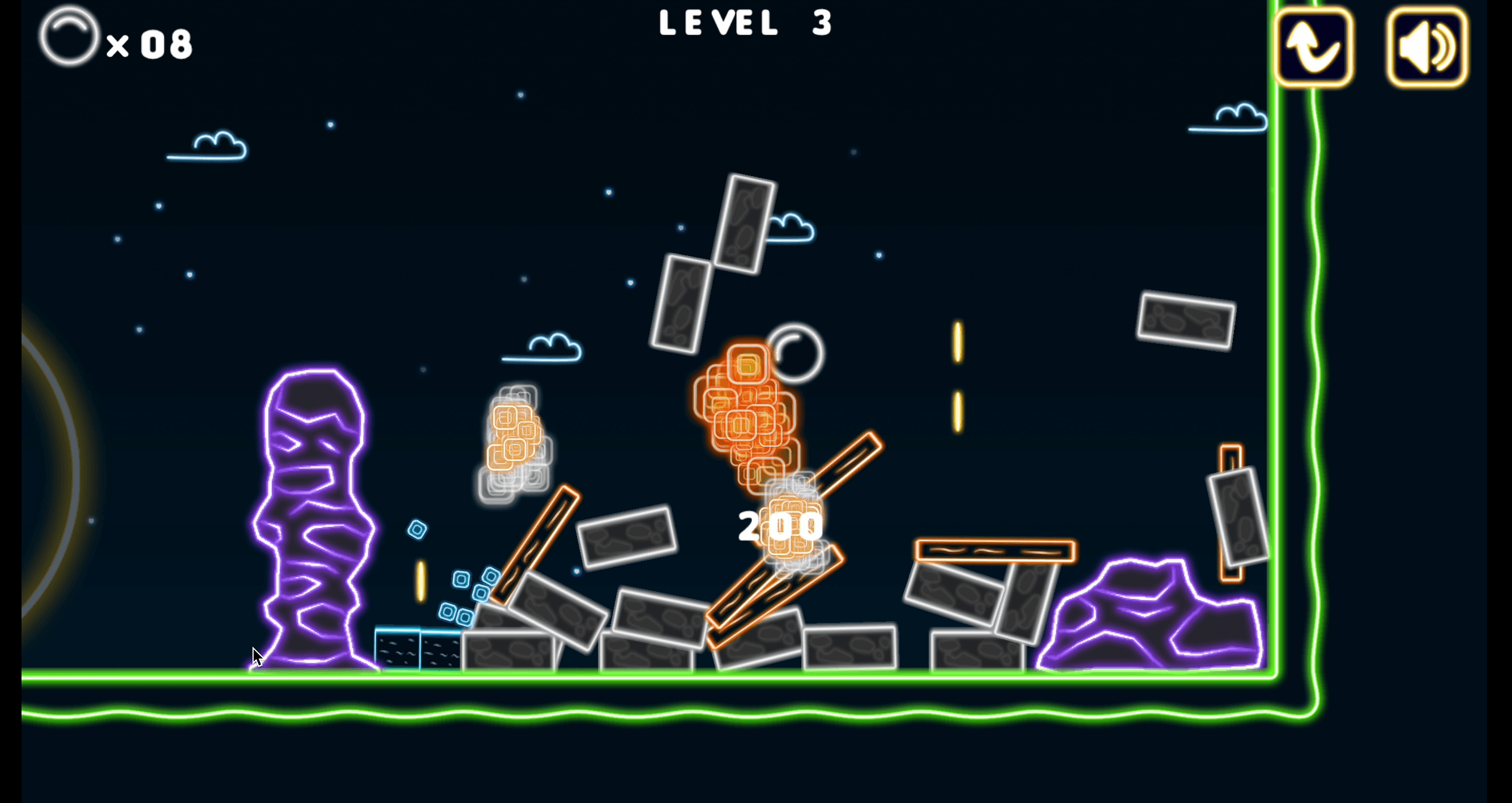
Task: Toggle sound with the speaker button
Action: [1427, 47]
